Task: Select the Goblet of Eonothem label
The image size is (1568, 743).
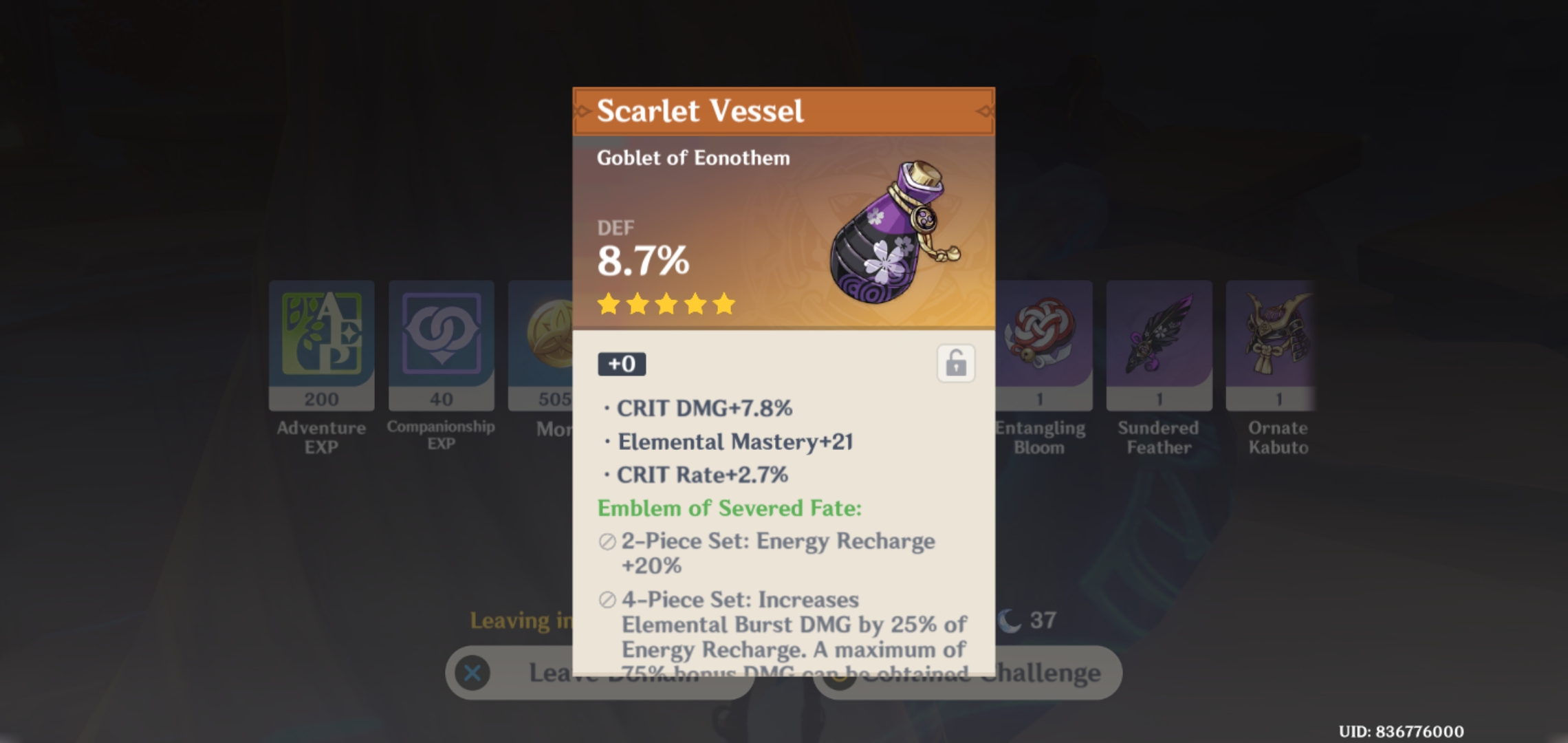Action: pos(692,158)
